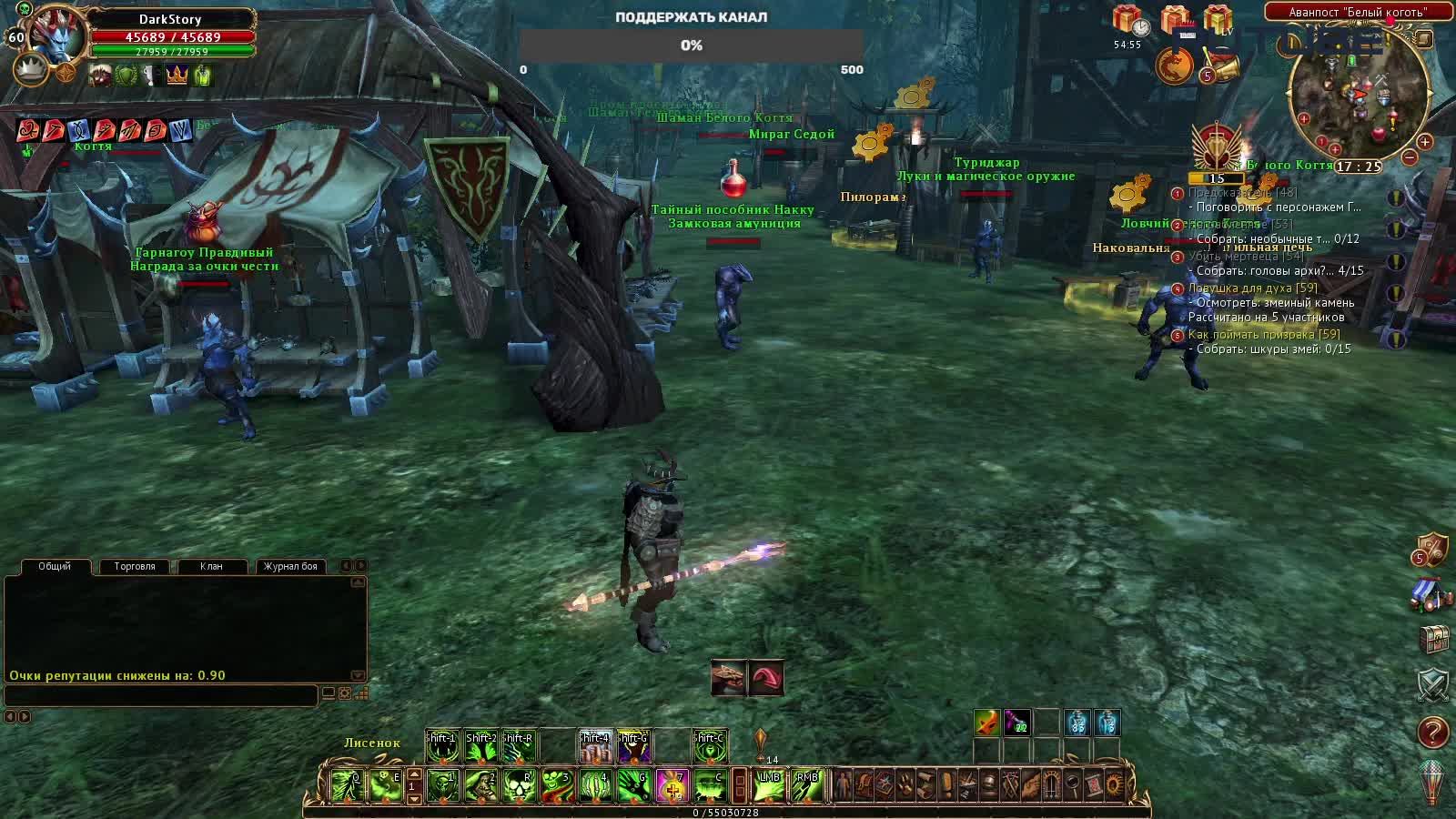Open the question mark help button
This screenshot has width=1456, height=819.
point(1432,732)
